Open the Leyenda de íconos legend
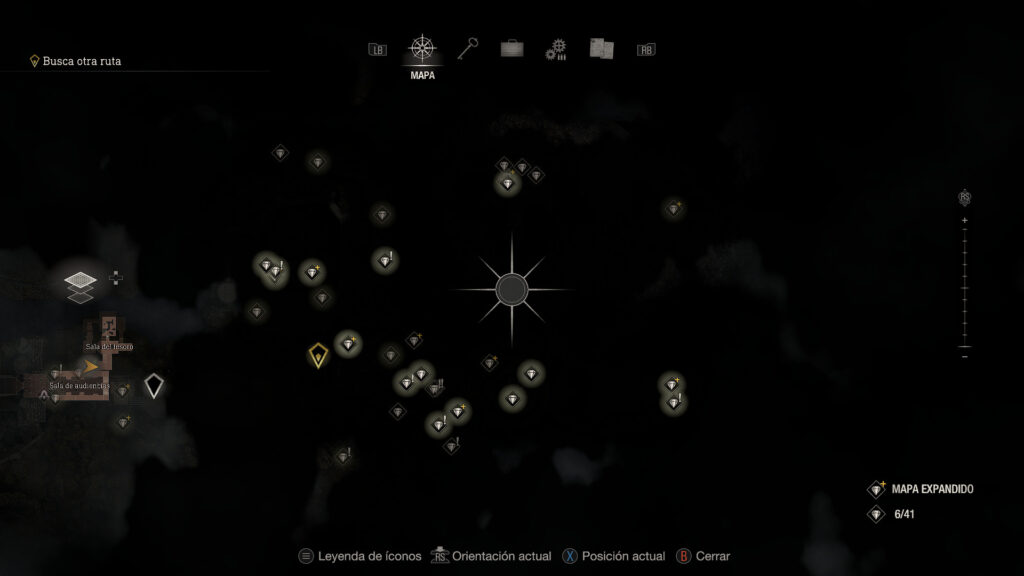 pyautogui.click(x=360, y=556)
